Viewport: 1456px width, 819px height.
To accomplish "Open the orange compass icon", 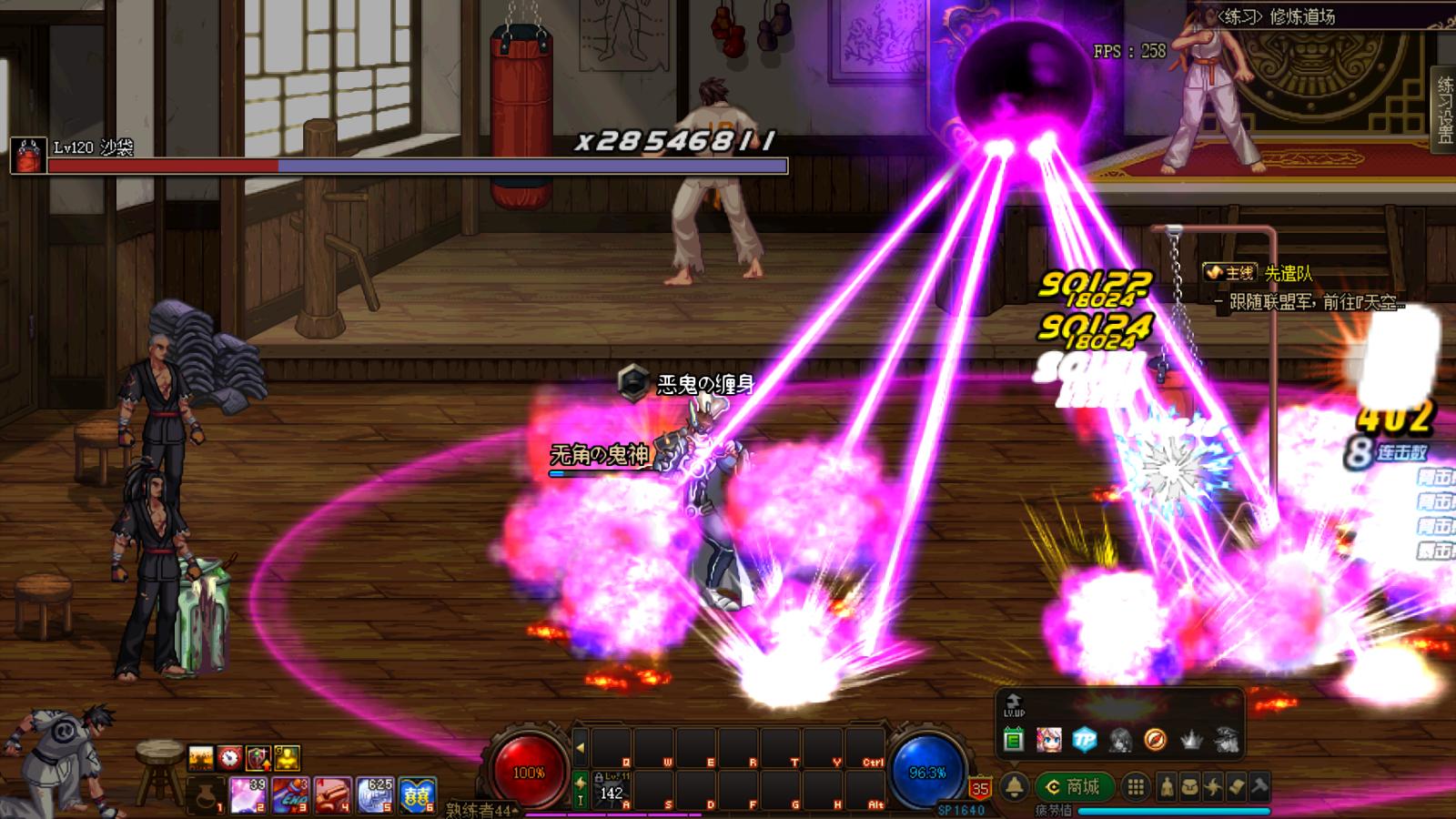I will pos(1156,741).
